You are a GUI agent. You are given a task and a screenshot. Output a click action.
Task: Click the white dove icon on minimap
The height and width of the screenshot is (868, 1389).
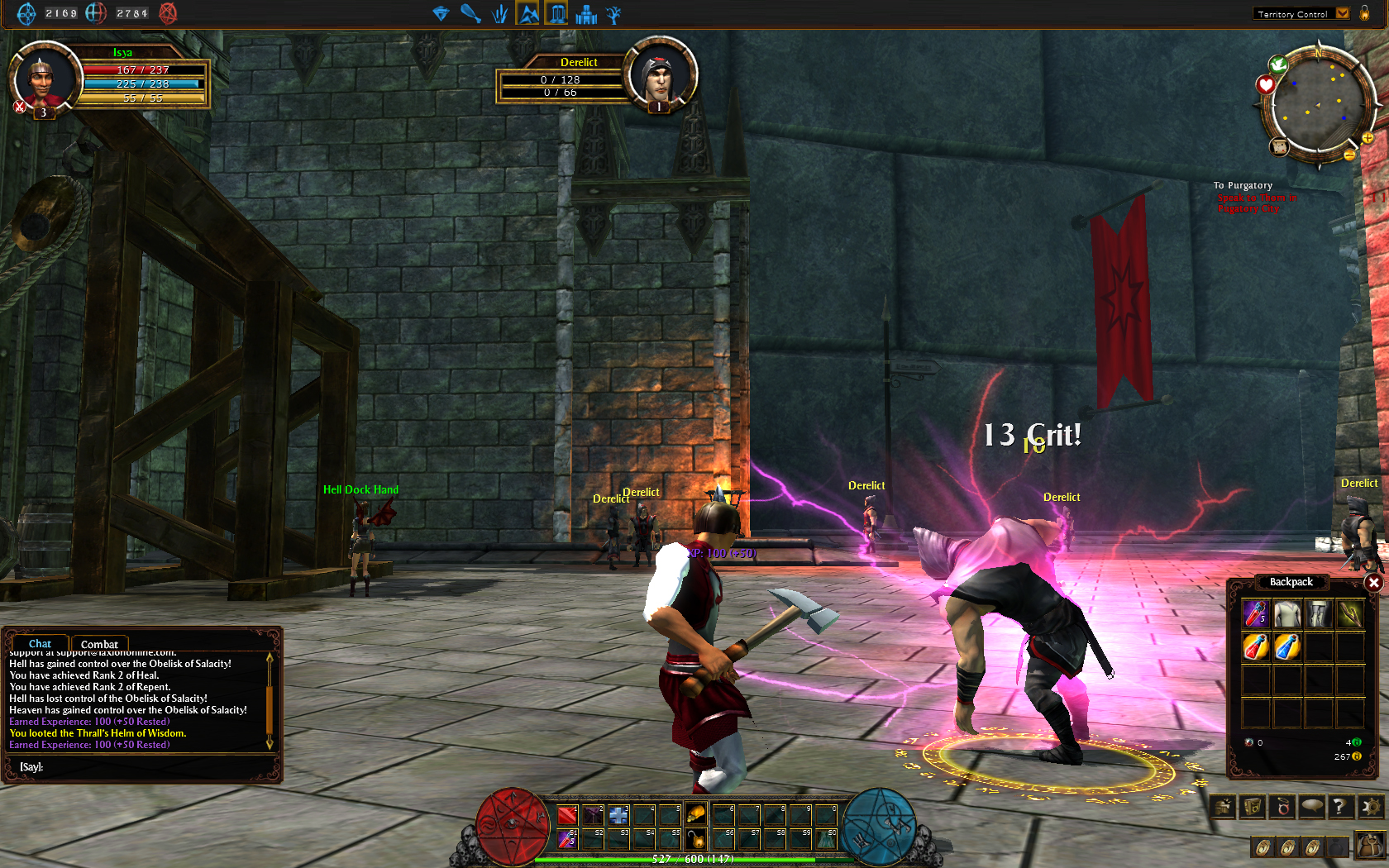coord(1278,64)
